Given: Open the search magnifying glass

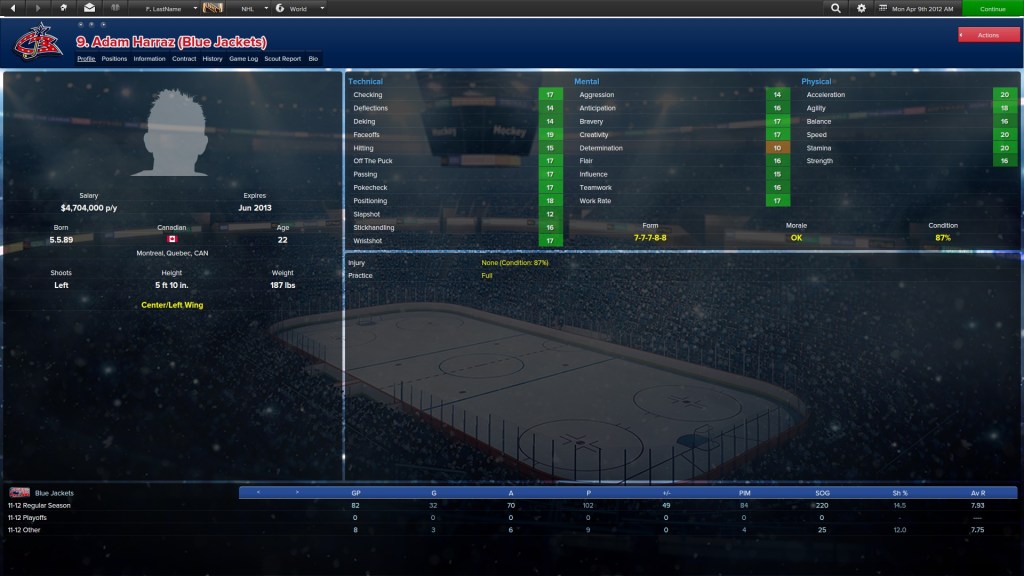Looking at the screenshot, I should coord(836,8).
